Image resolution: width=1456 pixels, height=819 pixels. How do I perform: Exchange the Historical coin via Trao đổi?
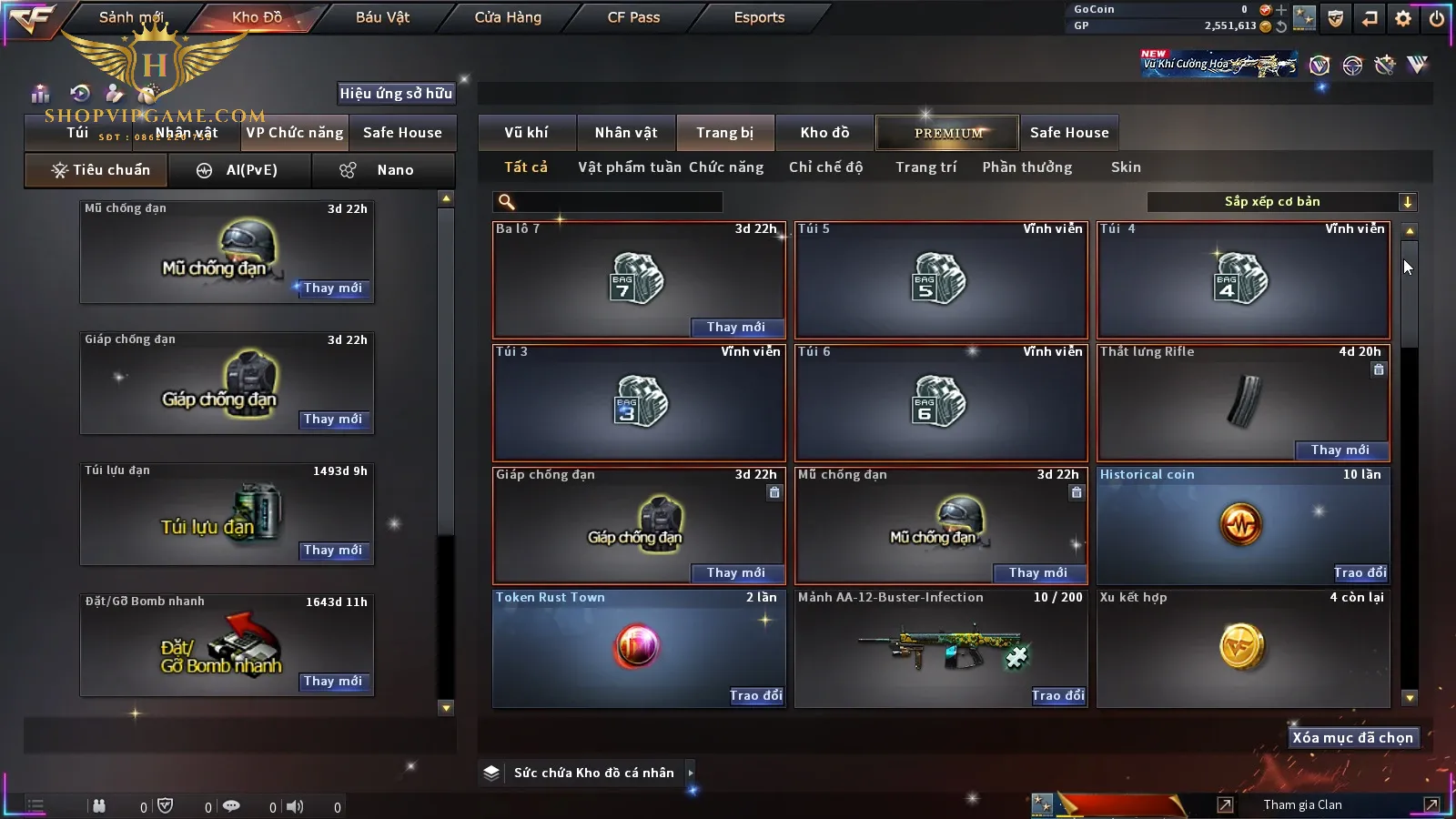(x=1360, y=572)
